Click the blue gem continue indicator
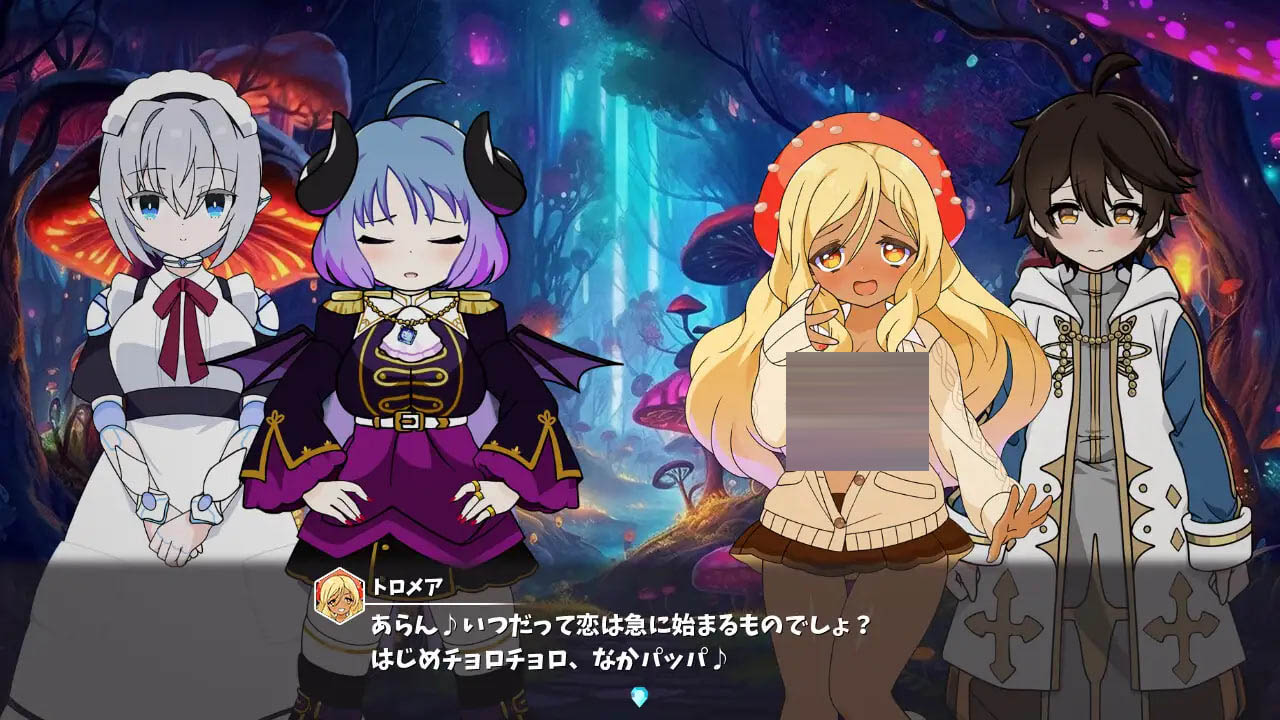Image resolution: width=1280 pixels, height=720 pixels. (x=640, y=697)
